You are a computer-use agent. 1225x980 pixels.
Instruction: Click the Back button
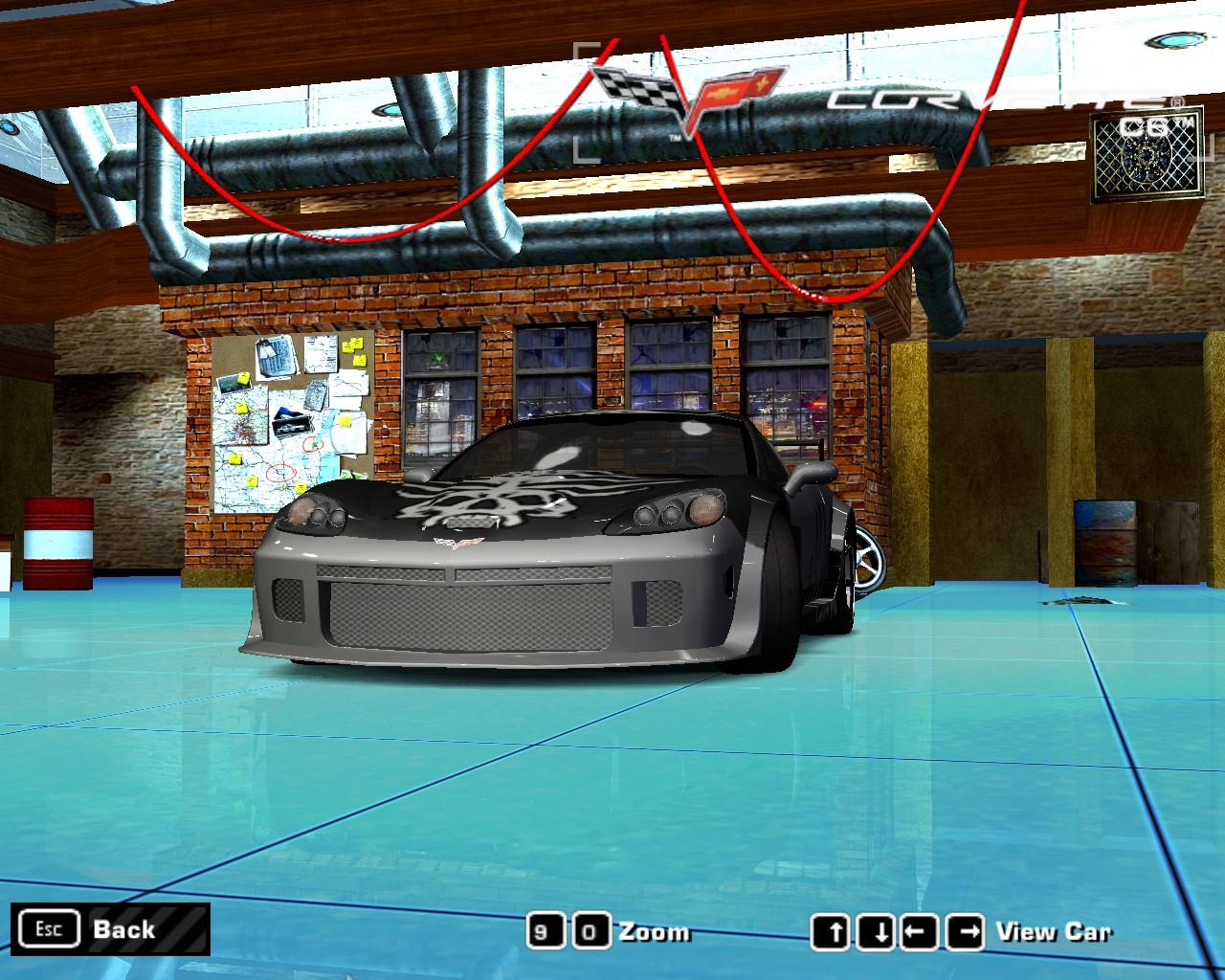(x=122, y=928)
